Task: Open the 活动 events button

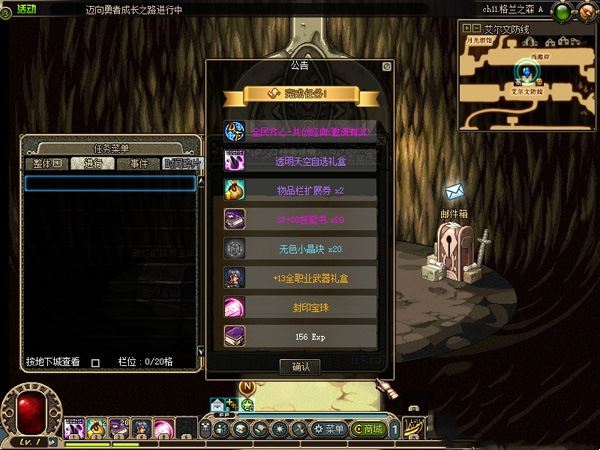Action: click(21, 8)
